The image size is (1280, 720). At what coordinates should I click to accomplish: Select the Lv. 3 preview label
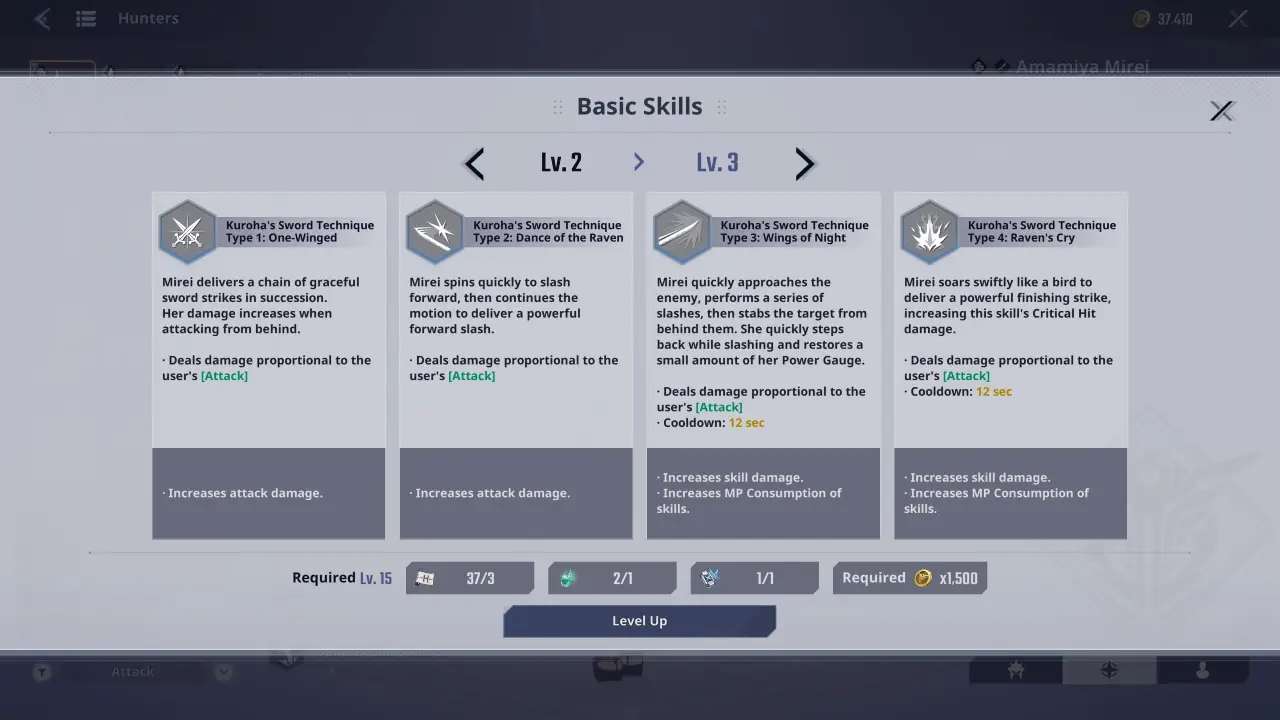click(x=717, y=162)
